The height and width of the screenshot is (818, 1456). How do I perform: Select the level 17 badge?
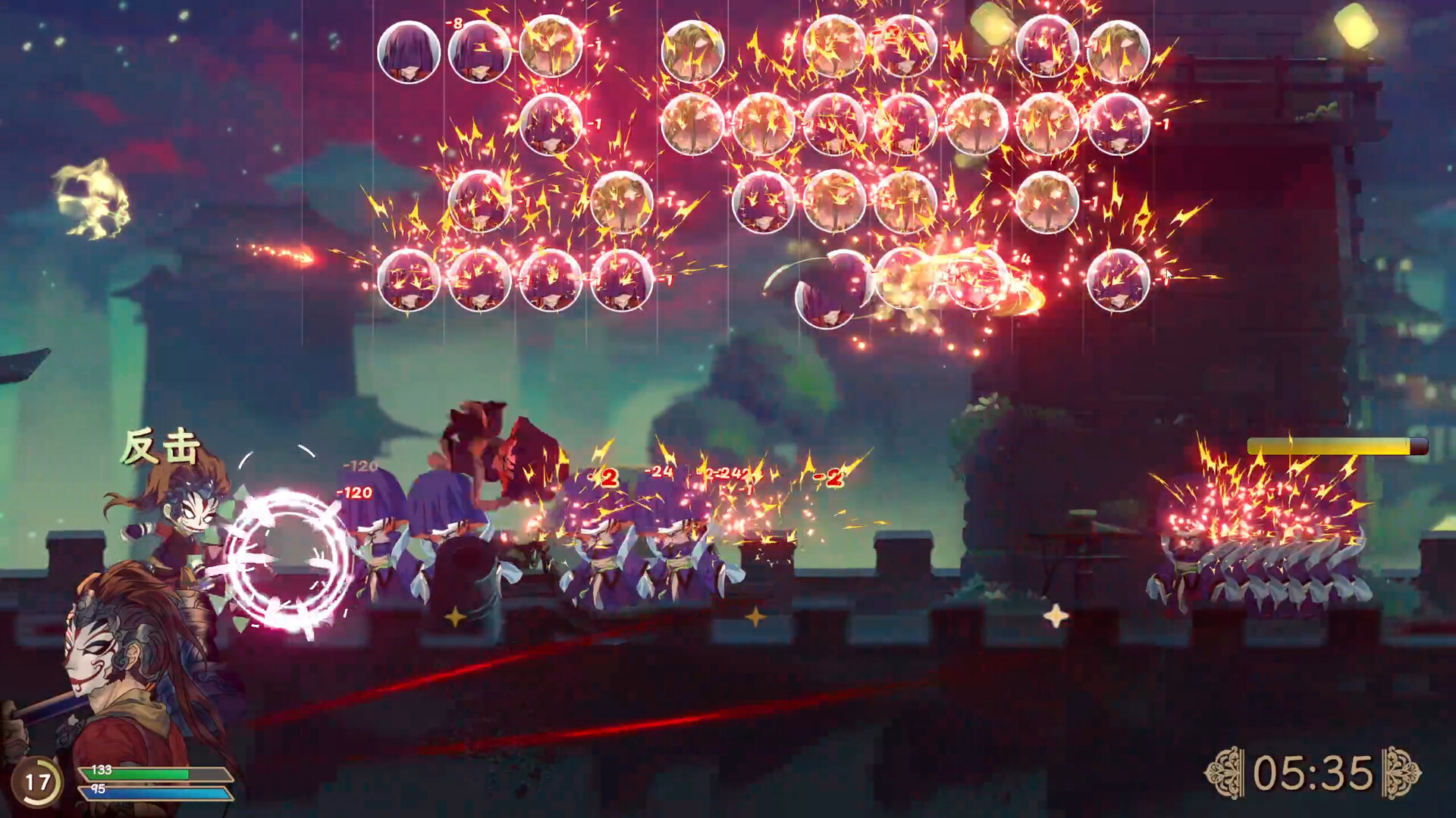coord(37,782)
